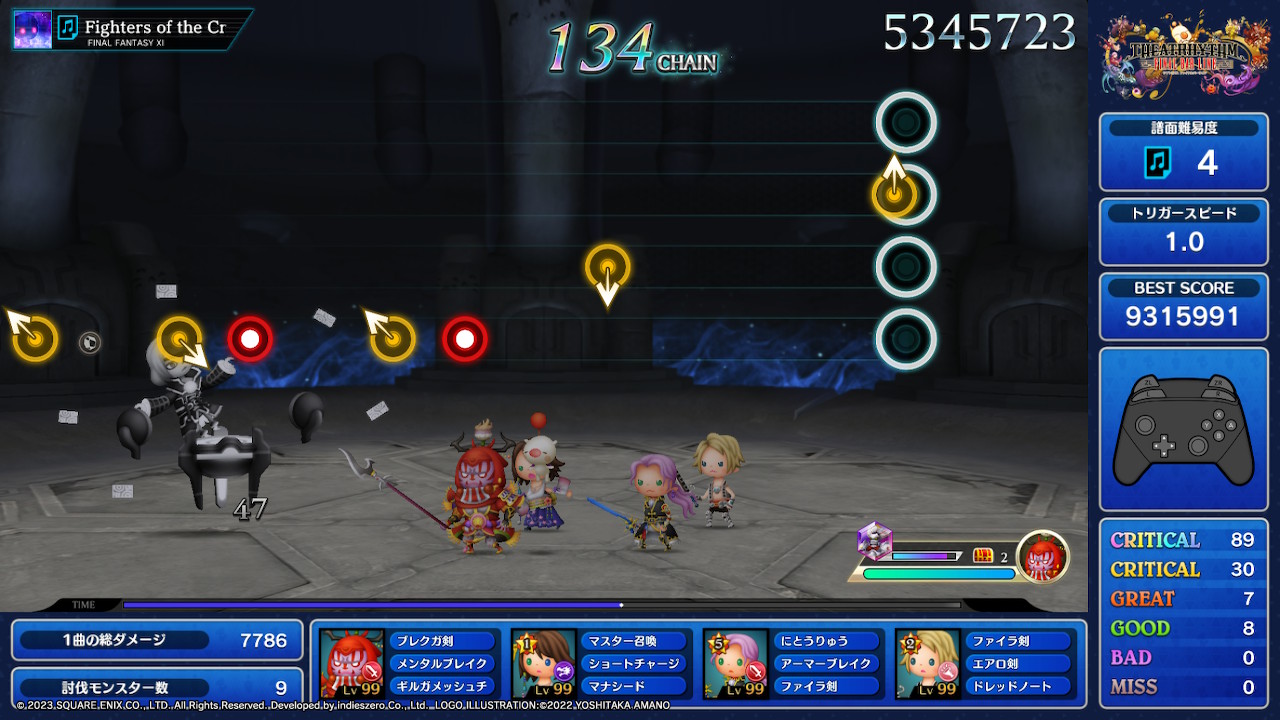
Task: Activate the マナシード ability
Action: click(633, 686)
